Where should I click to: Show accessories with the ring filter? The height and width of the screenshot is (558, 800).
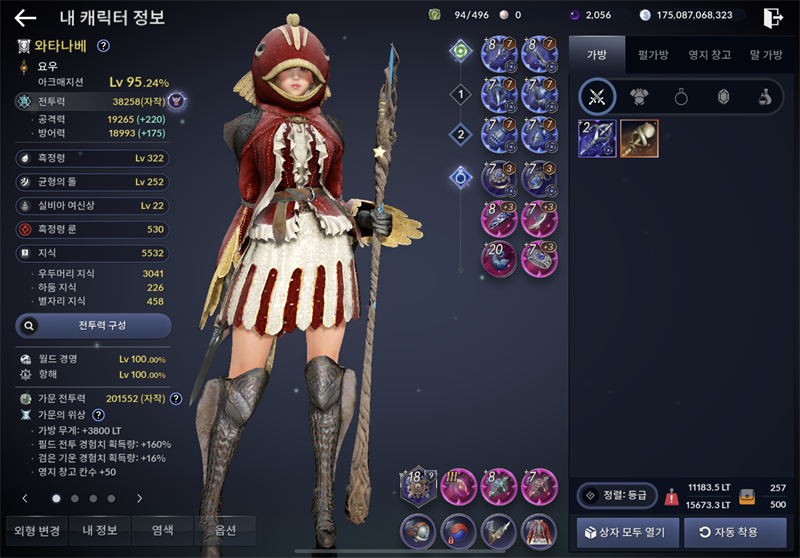[680, 97]
